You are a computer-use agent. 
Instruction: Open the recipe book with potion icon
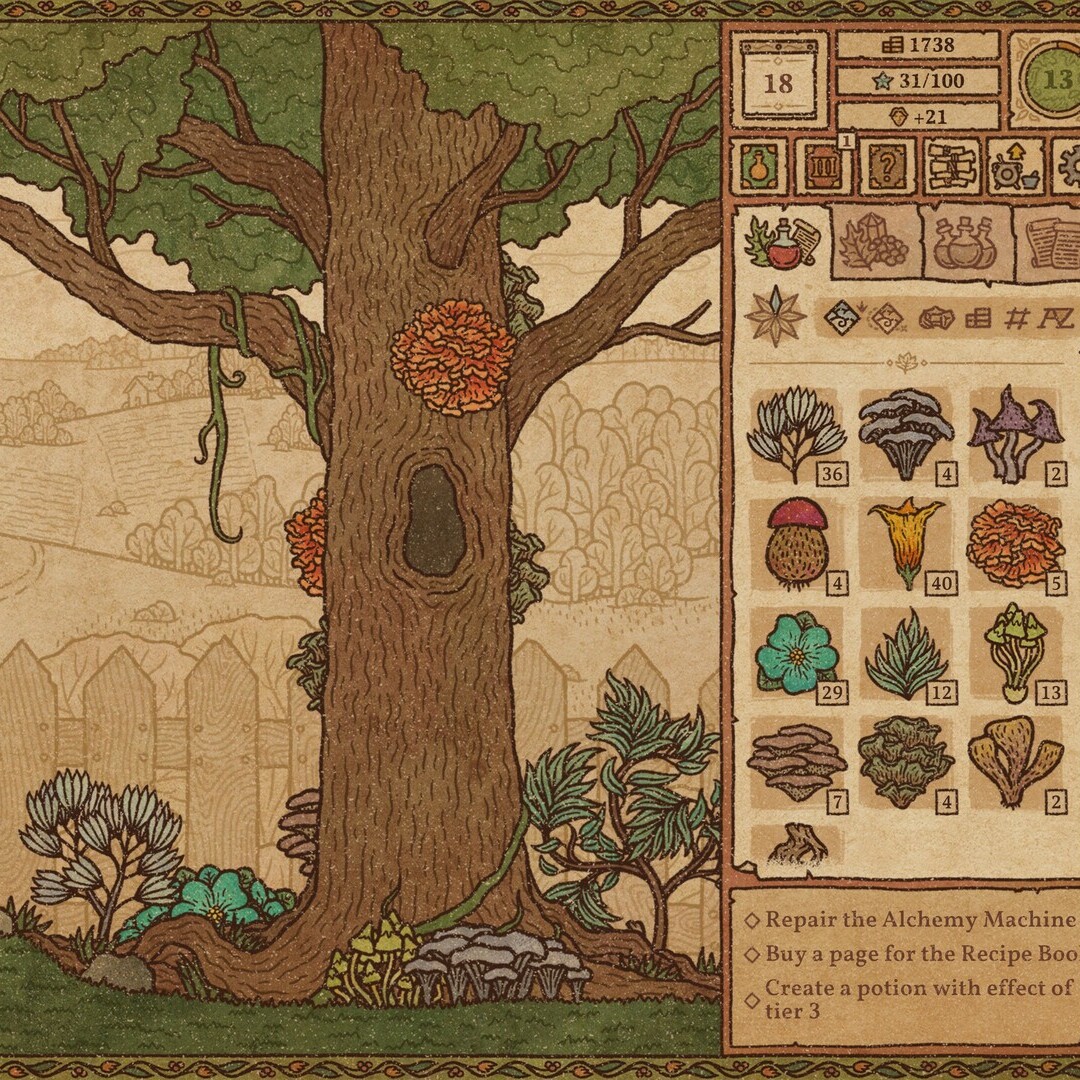point(759,166)
